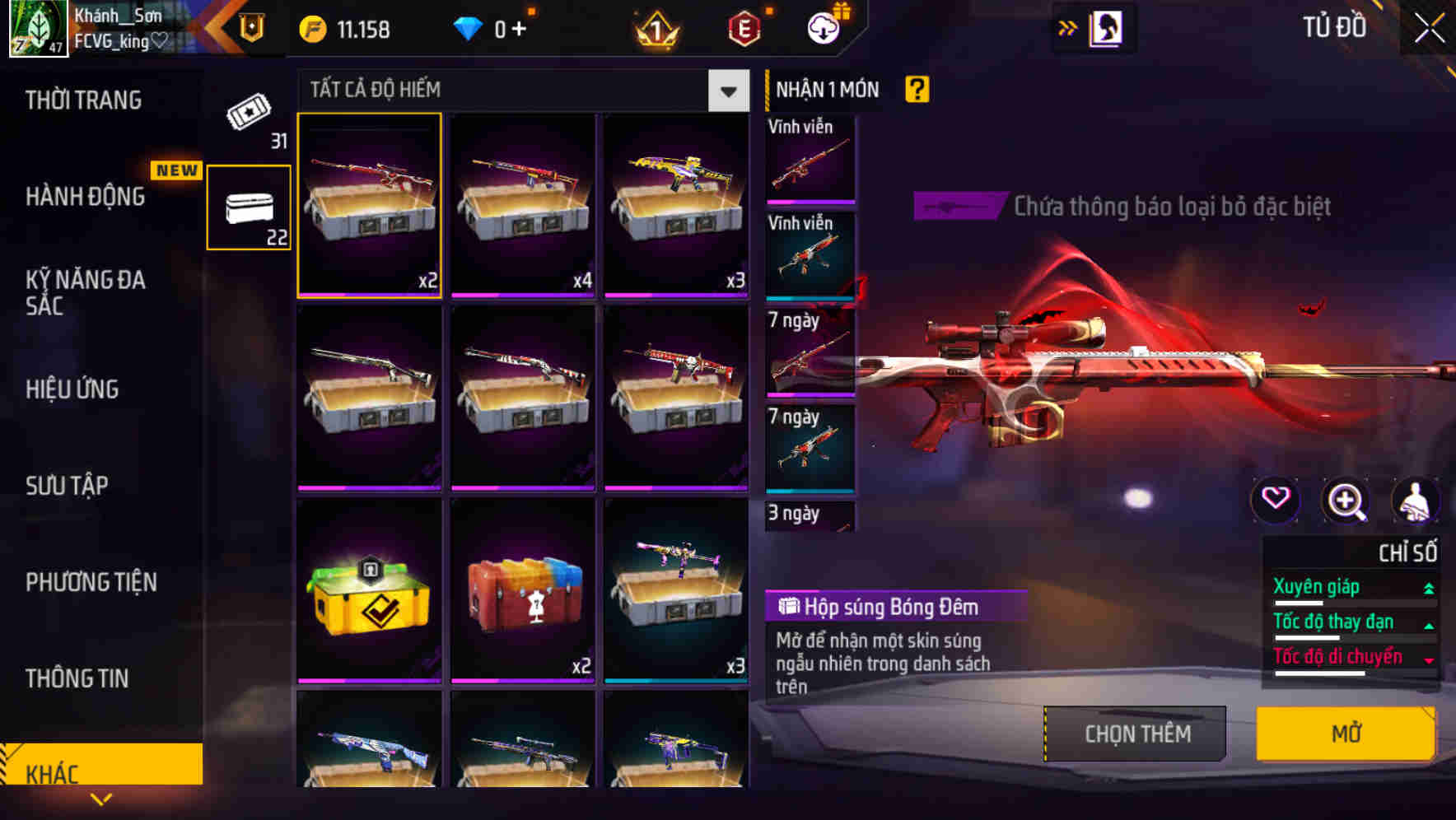1456x820 pixels.
Task: Toggle the Xuyên giáp stat expander arrows
Action: (1428, 587)
